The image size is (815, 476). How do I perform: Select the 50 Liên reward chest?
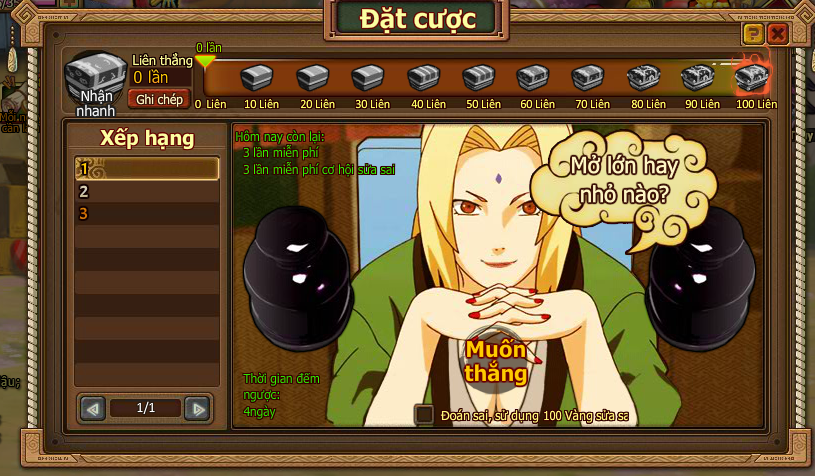pyautogui.click(x=477, y=78)
